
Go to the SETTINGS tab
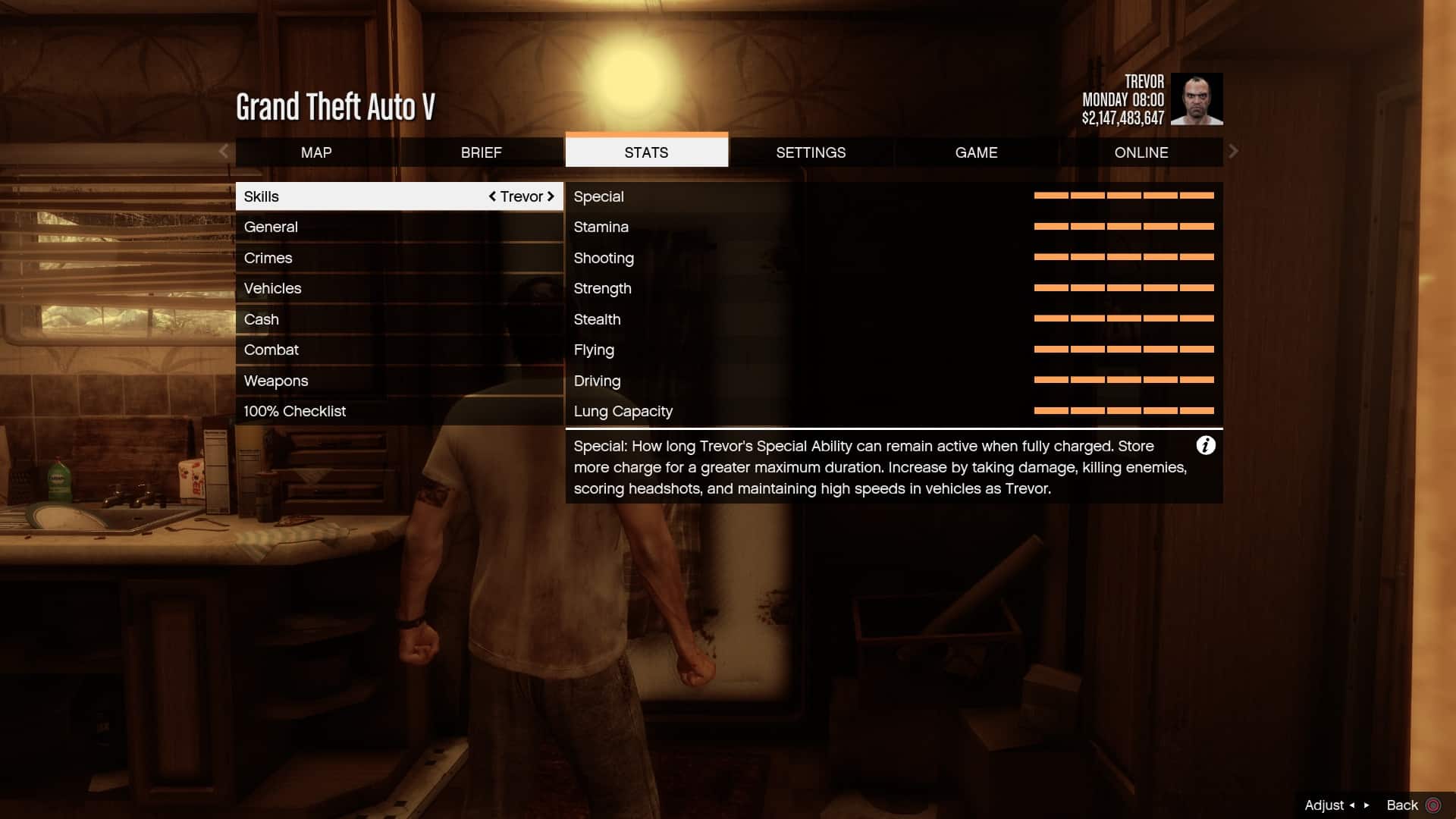click(811, 152)
